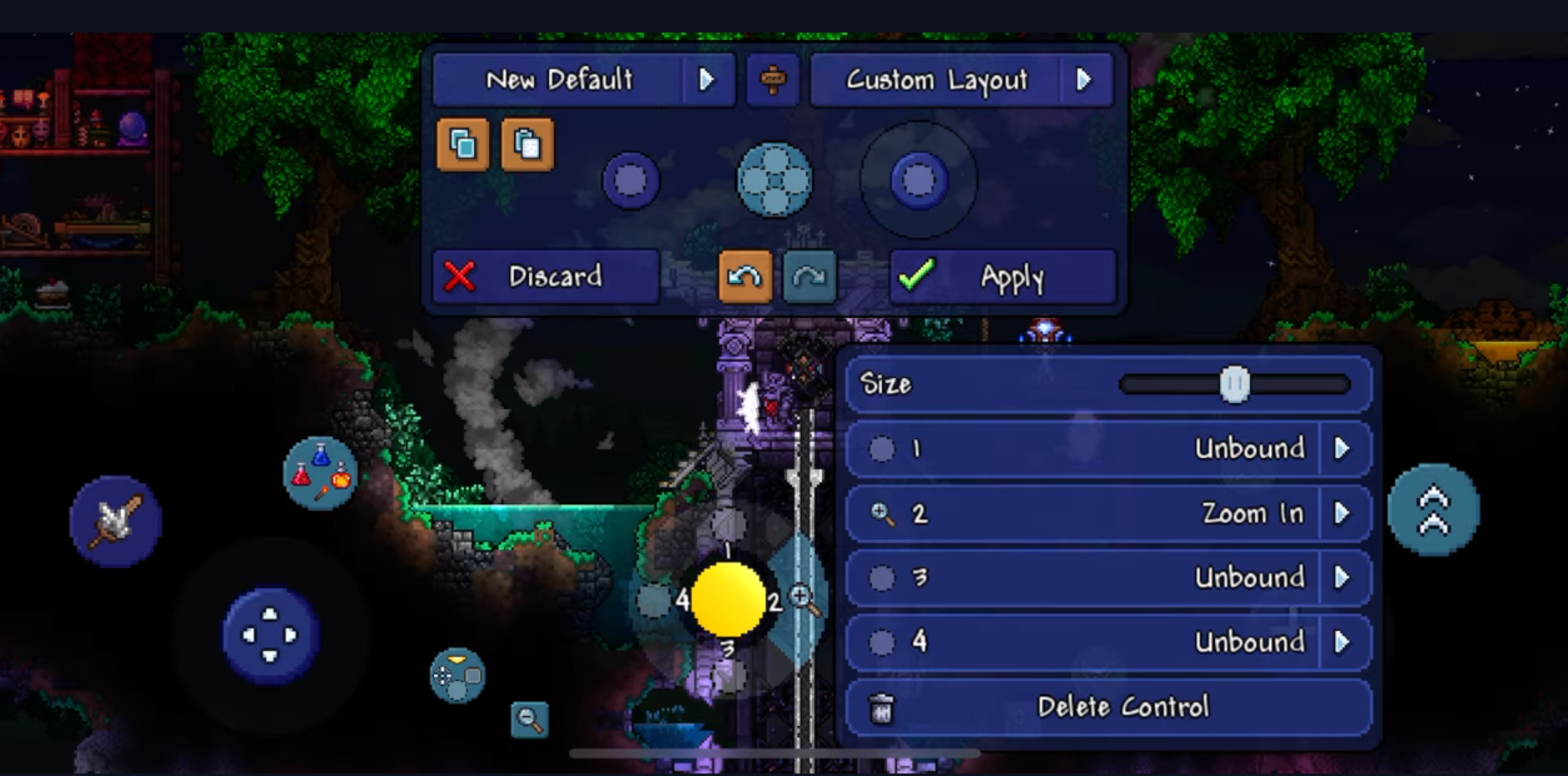
Task: Select the potions quick-use button
Action: [x=320, y=473]
